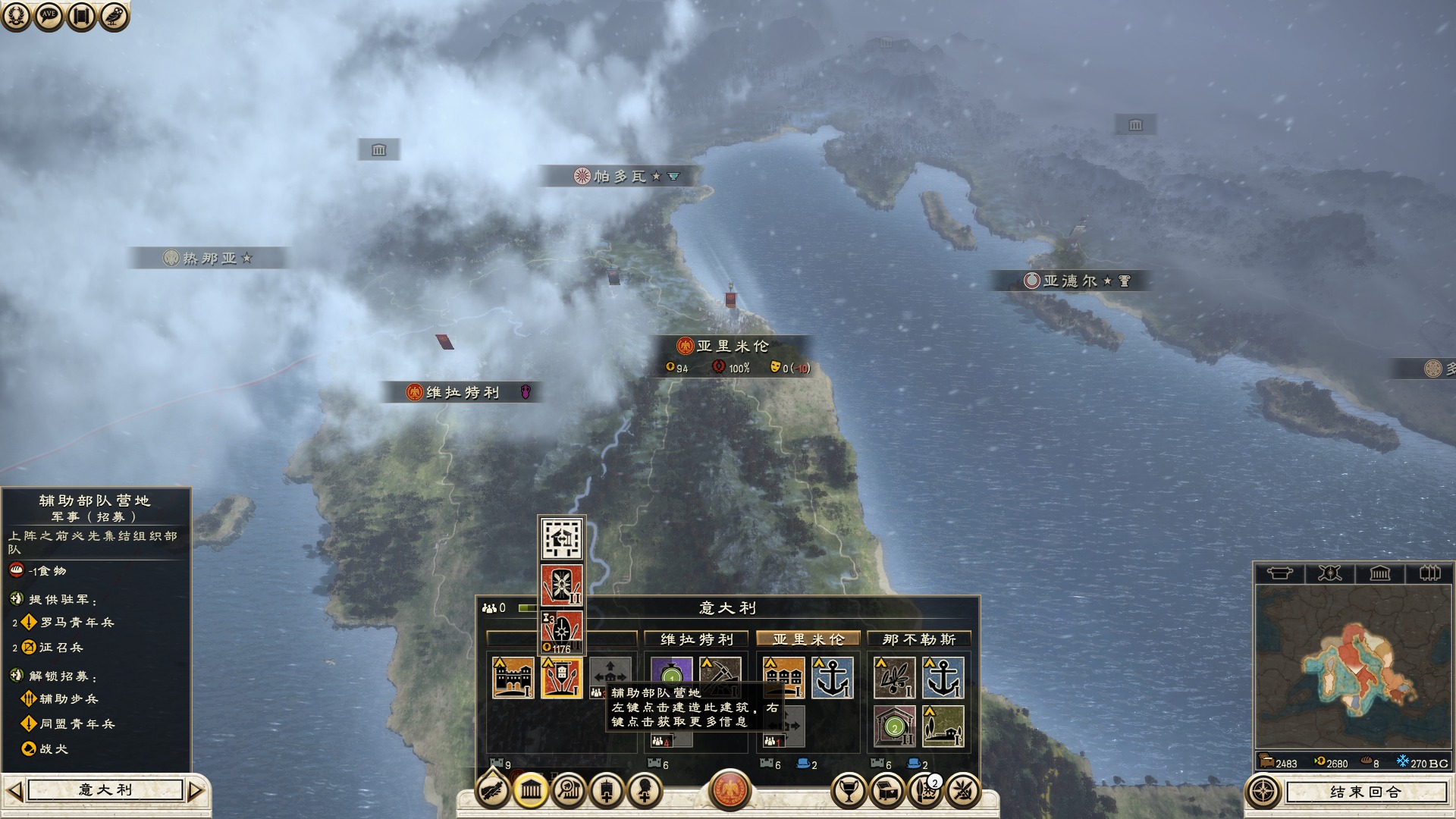The image size is (1456, 819).
Task: End the turn with 结束回合 button
Action: coord(1365,792)
